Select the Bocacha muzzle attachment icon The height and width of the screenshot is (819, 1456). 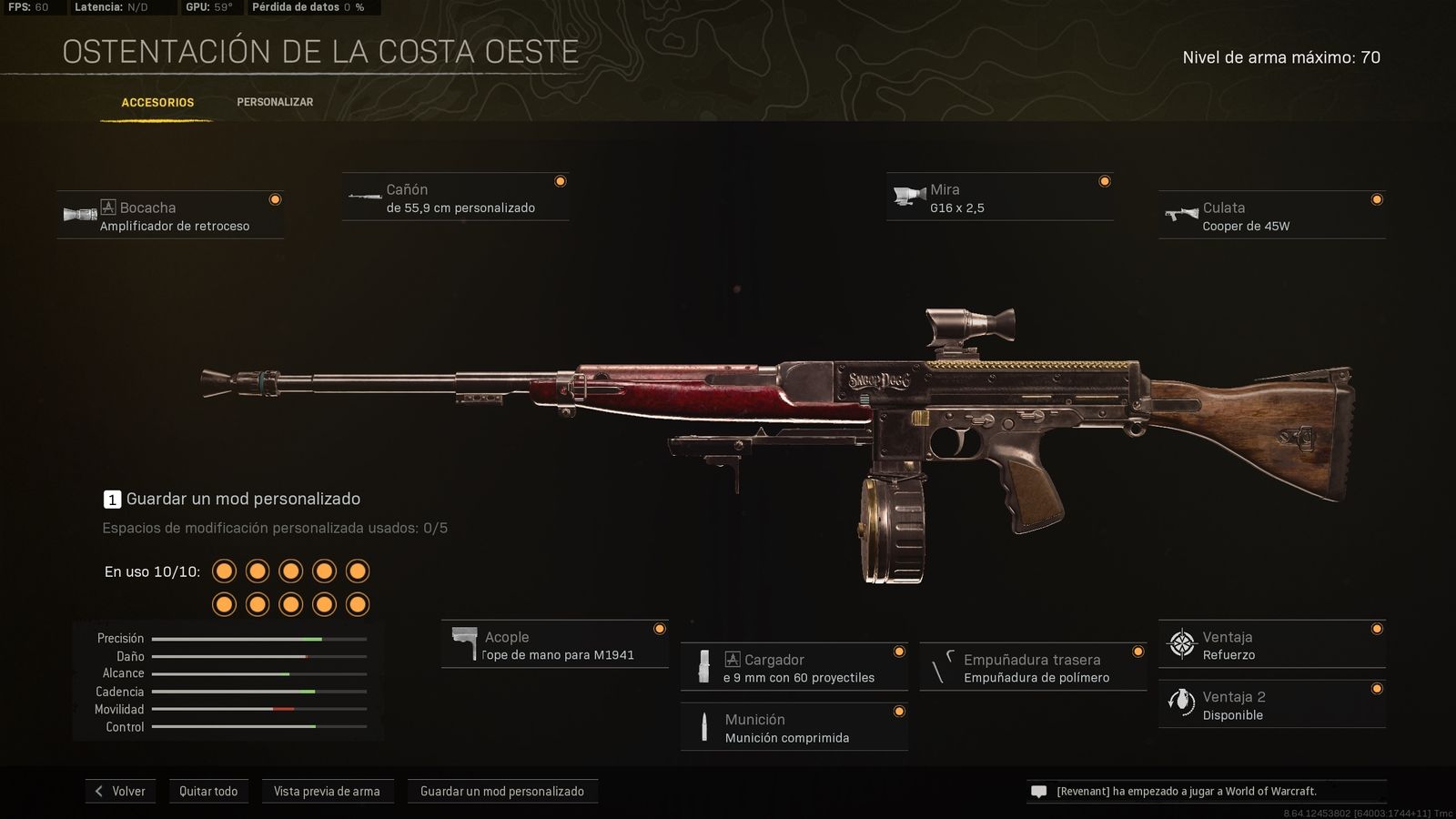point(80,214)
